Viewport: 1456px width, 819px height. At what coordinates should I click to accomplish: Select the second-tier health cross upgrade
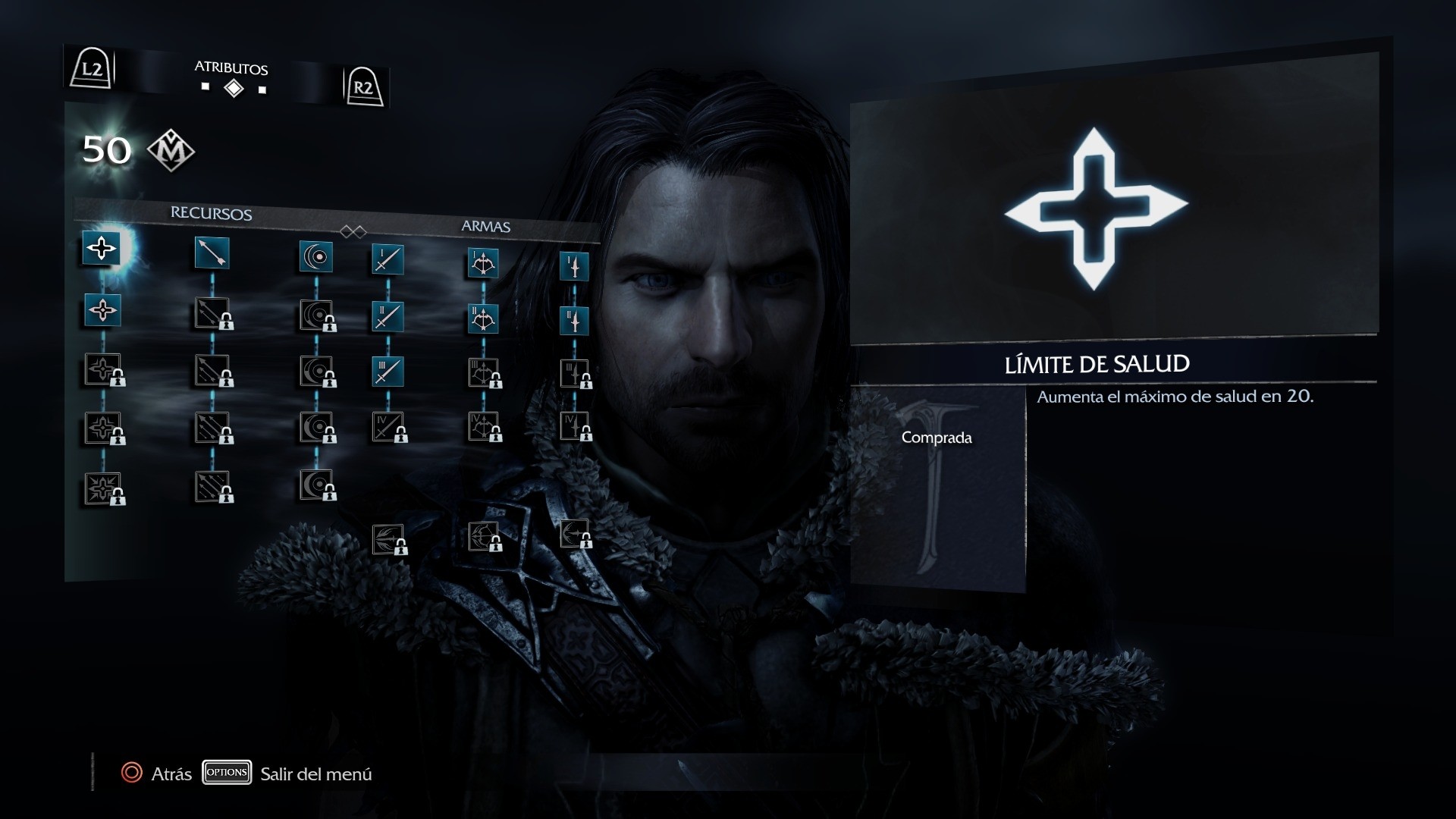[x=102, y=310]
